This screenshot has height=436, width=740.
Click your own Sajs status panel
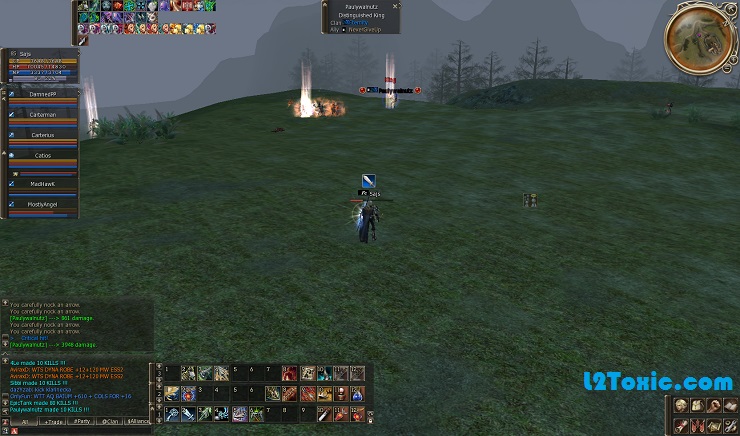[40, 62]
